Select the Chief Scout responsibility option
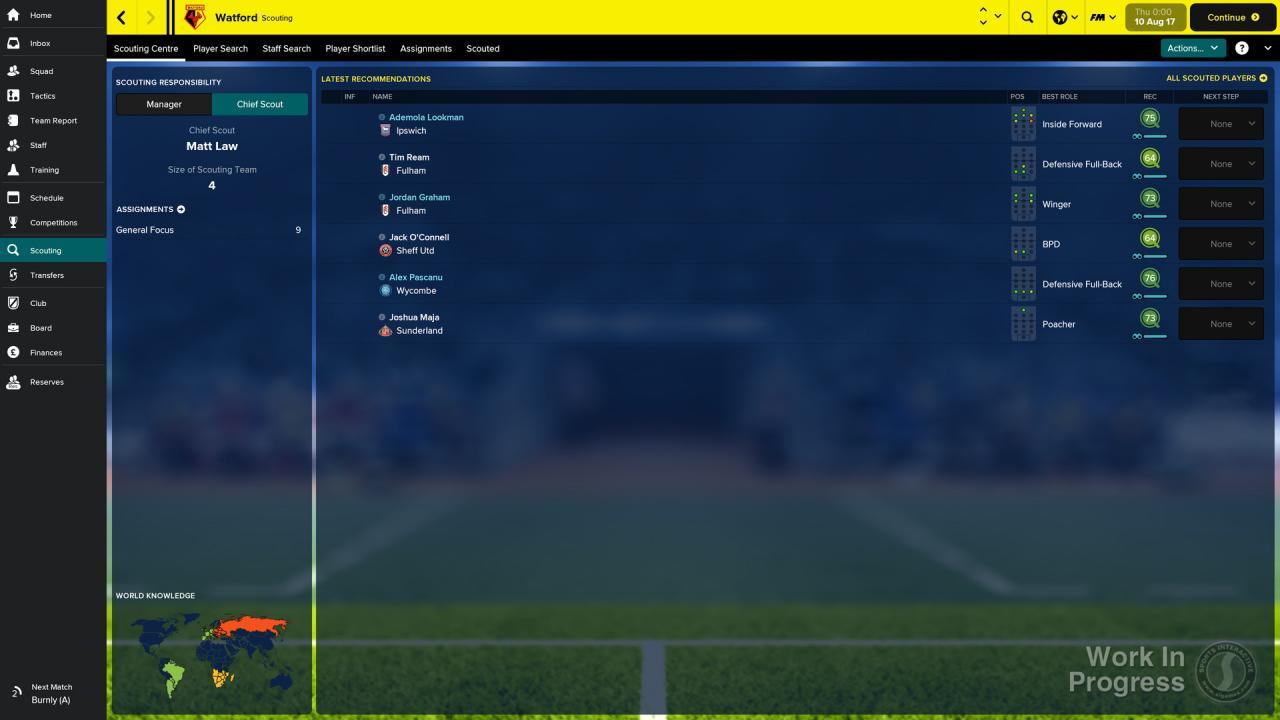This screenshot has width=1280, height=720. tap(259, 104)
